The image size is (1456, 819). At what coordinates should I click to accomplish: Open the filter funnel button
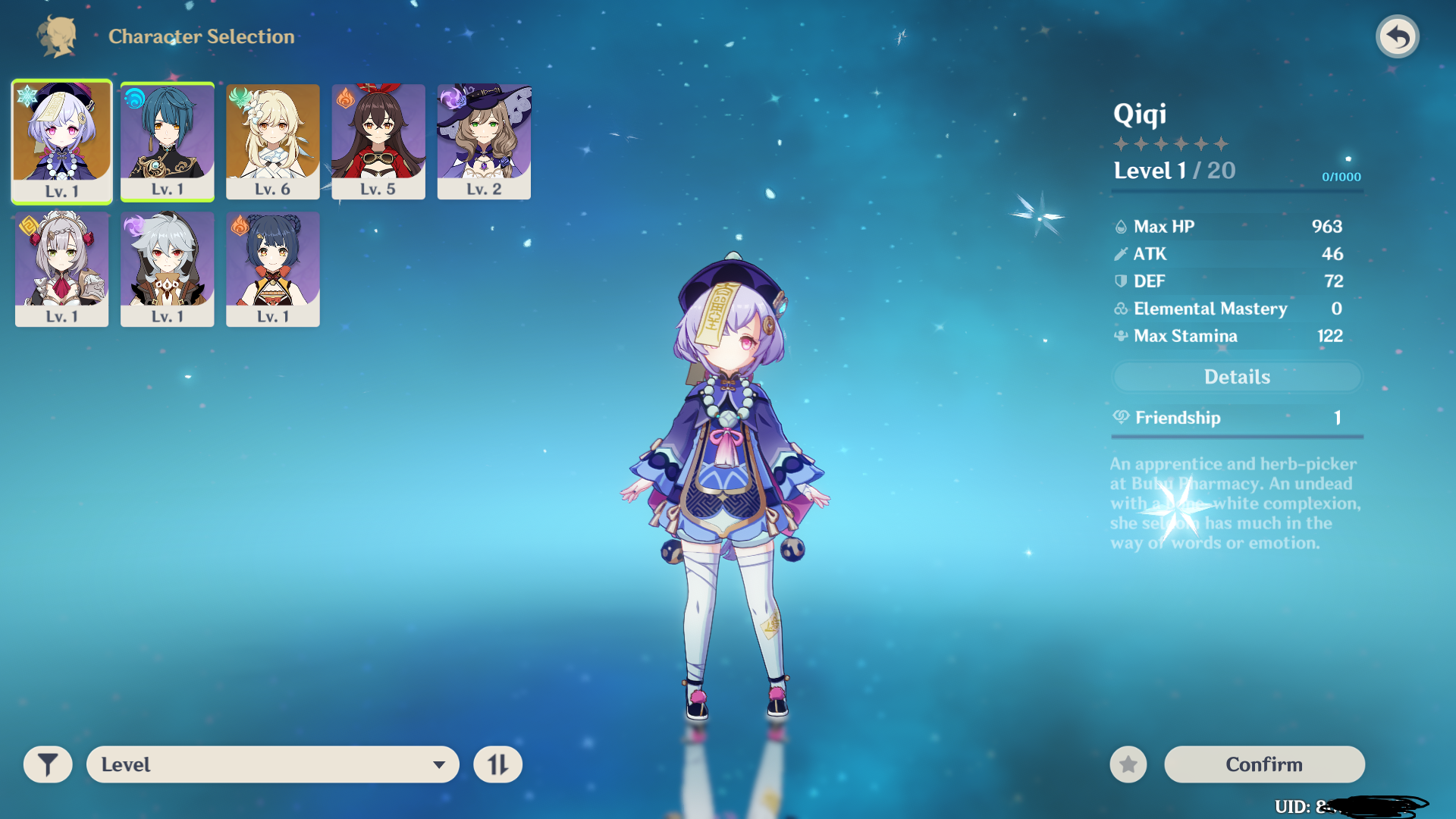click(x=48, y=764)
